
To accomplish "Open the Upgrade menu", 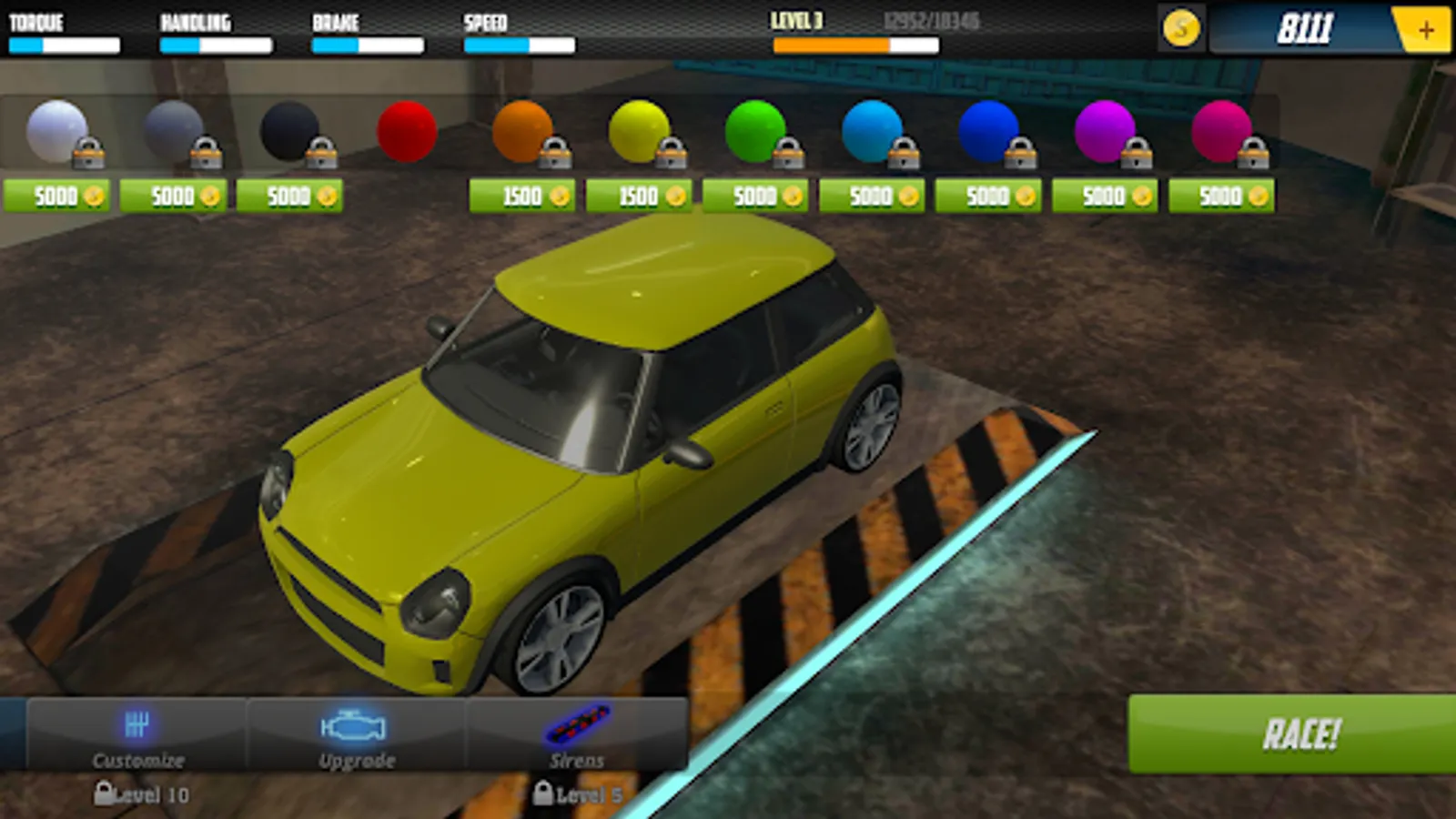I will tap(356, 735).
